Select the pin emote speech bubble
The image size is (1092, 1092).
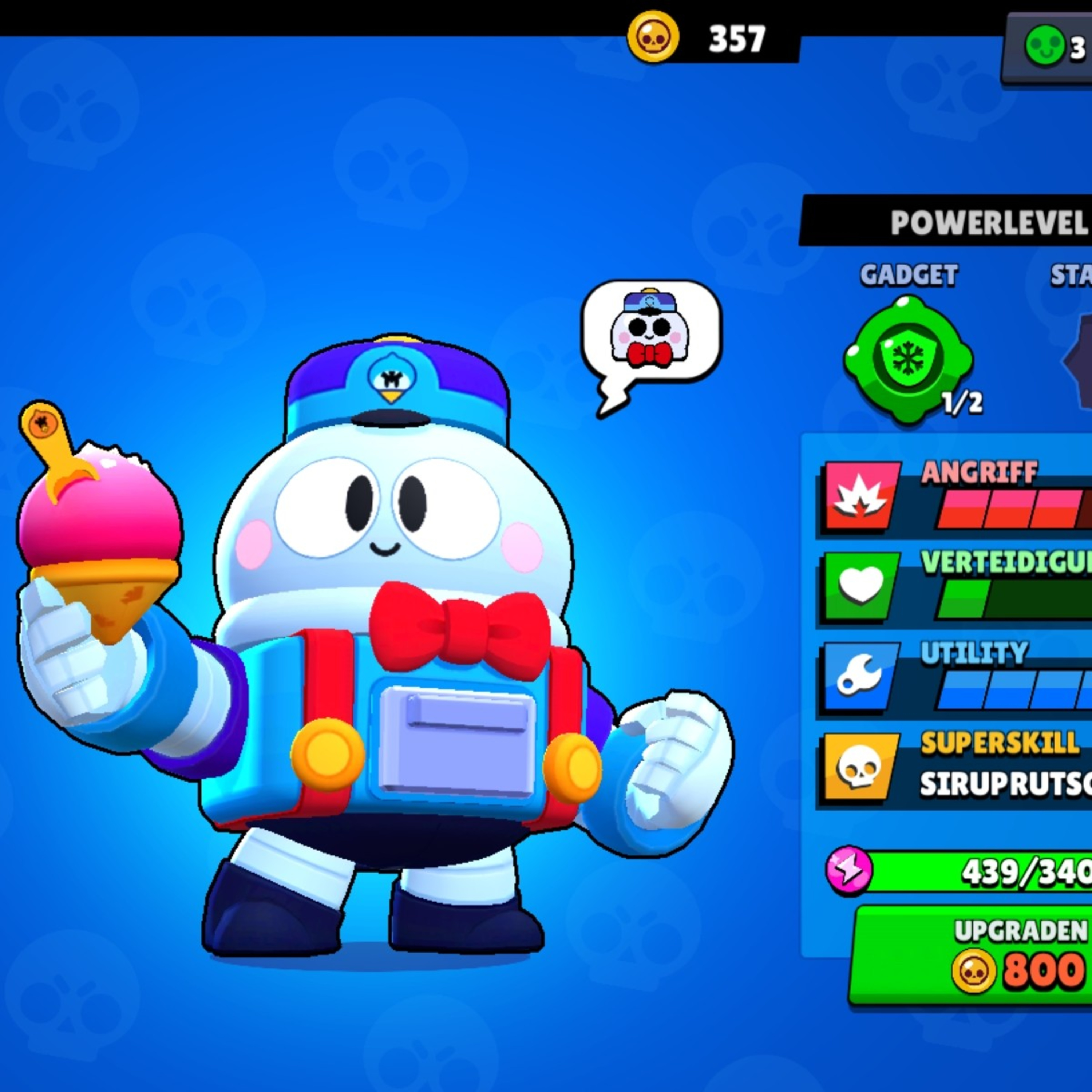pos(651,333)
